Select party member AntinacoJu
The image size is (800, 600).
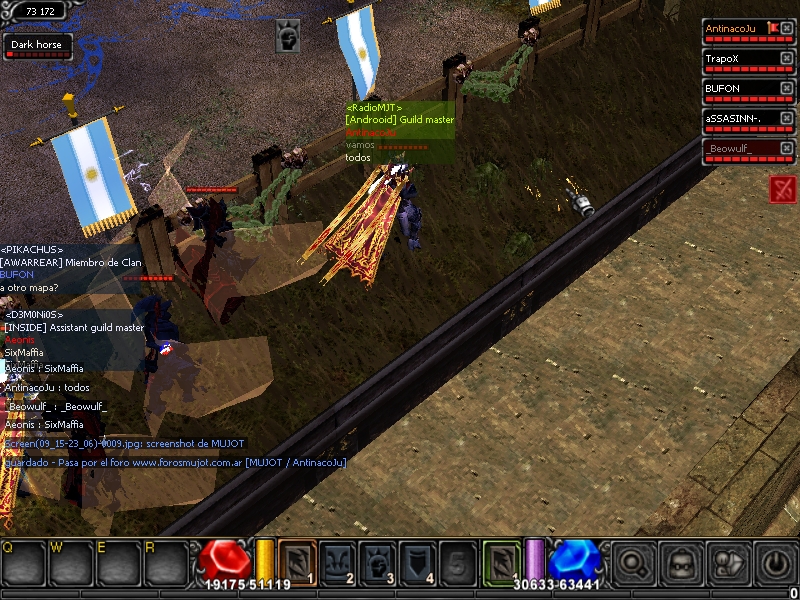tap(740, 29)
